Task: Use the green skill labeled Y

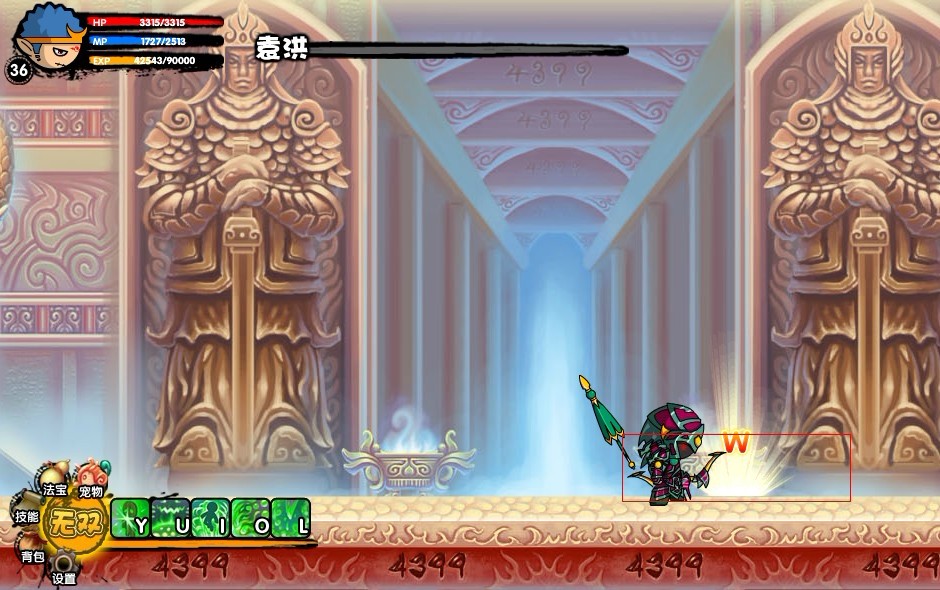Action: click(131, 518)
